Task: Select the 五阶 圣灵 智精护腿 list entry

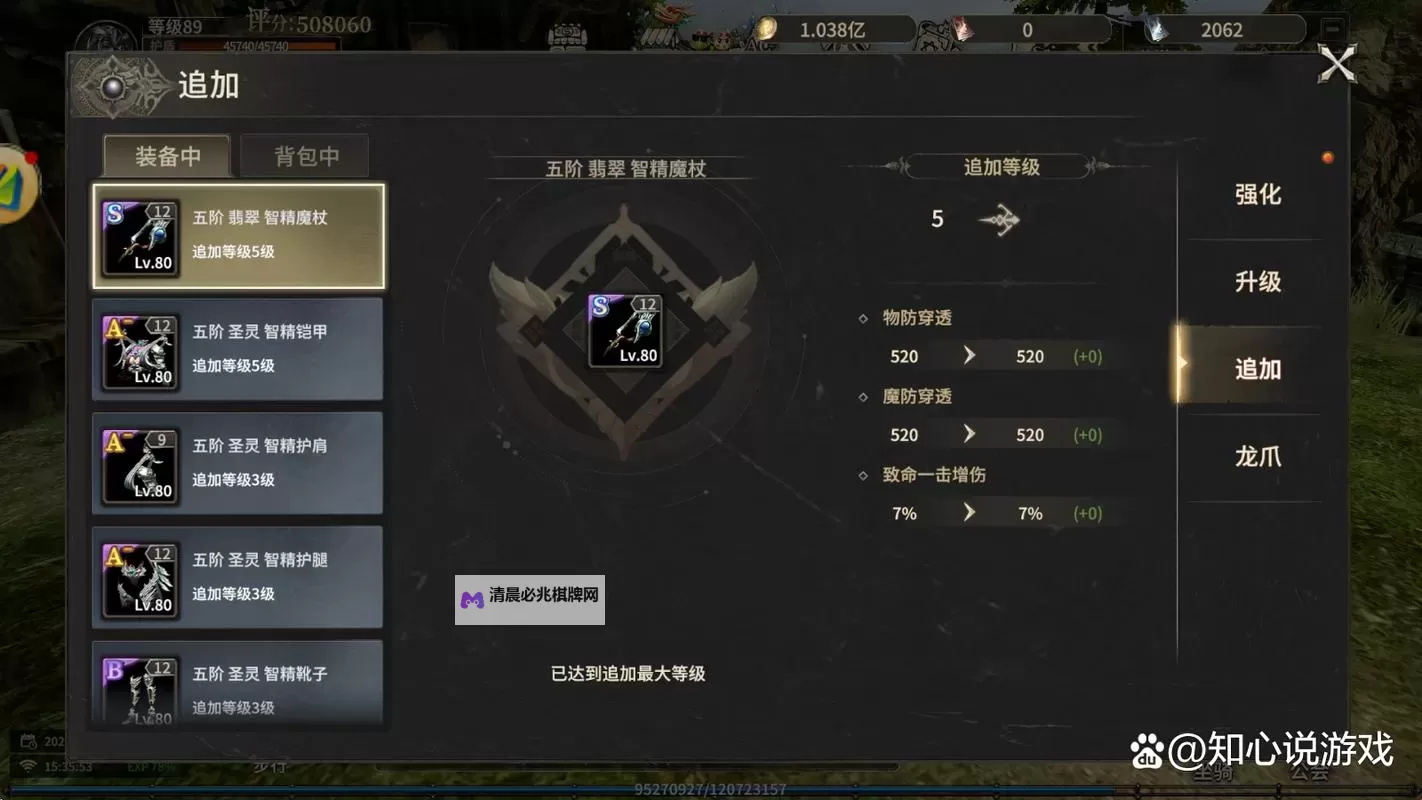Action: (237, 576)
